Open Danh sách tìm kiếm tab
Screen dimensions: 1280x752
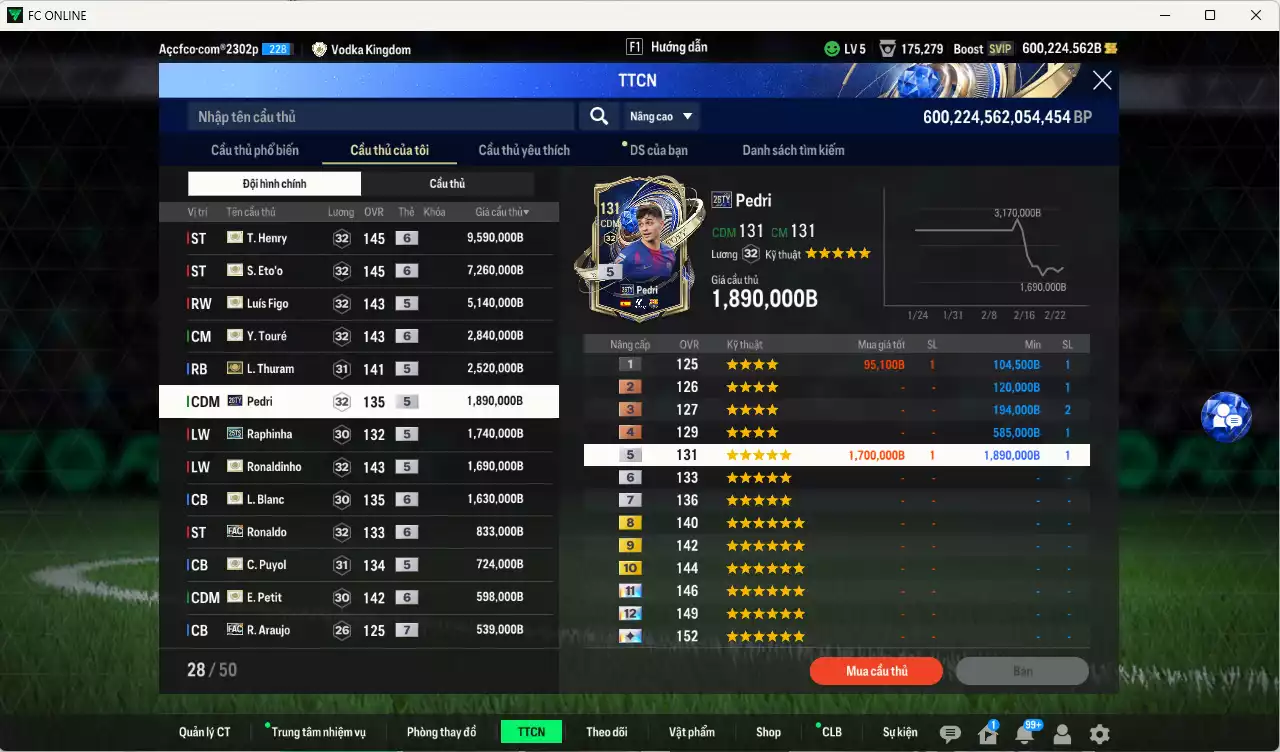click(x=793, y=150)
